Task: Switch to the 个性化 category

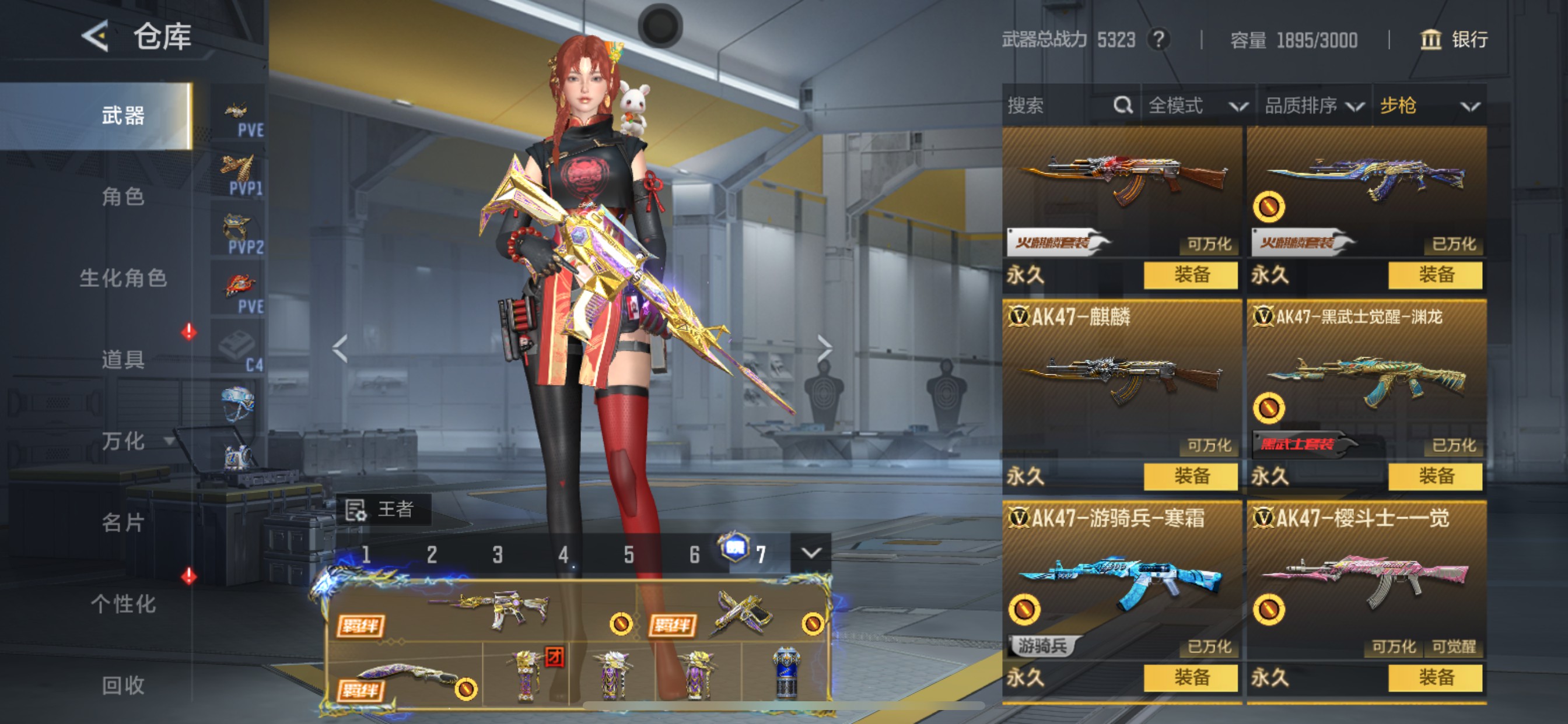Action: coord(123,603)
